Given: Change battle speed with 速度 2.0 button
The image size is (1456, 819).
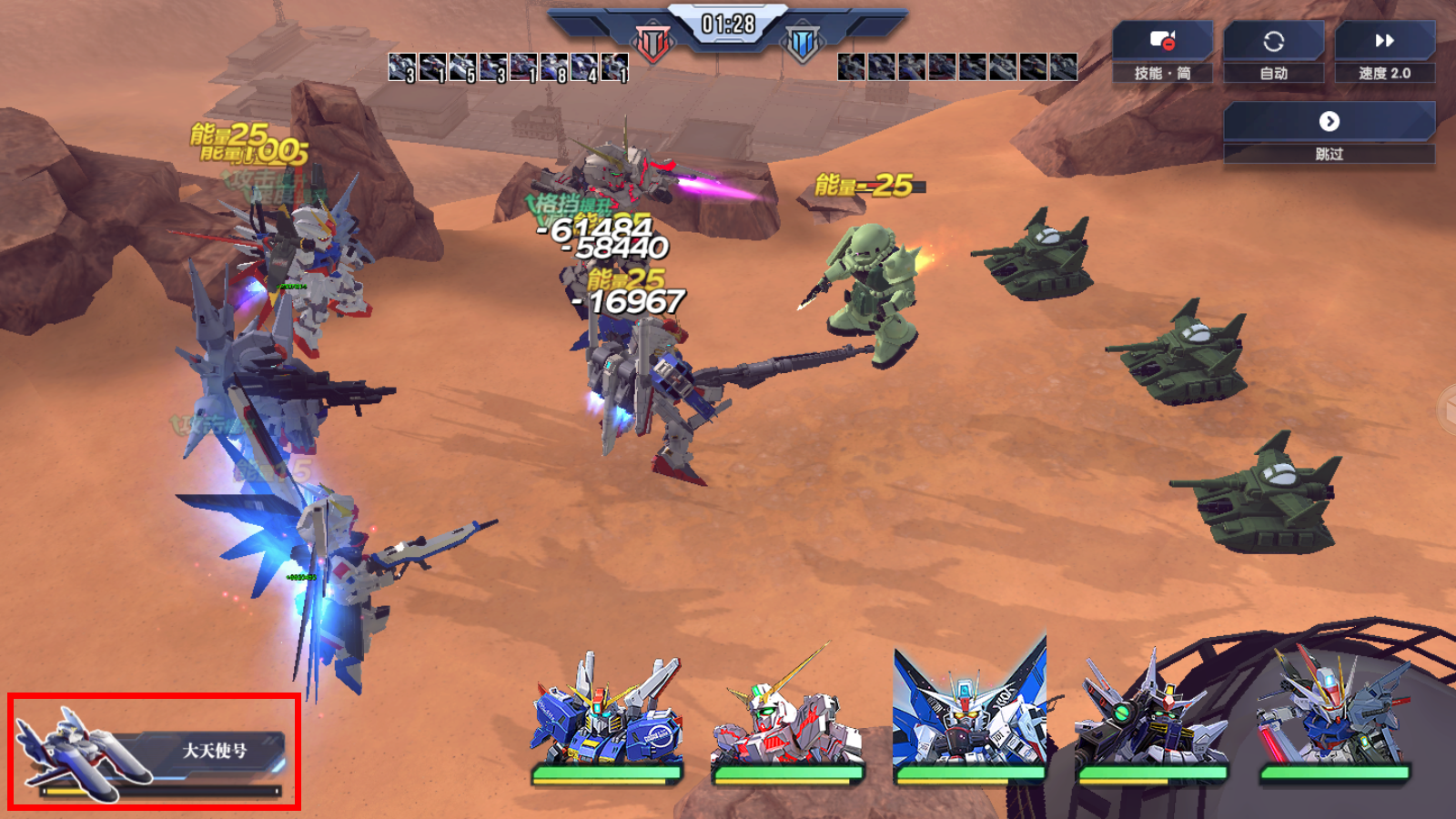Looking at the screenshot, I should point(1384,52).
